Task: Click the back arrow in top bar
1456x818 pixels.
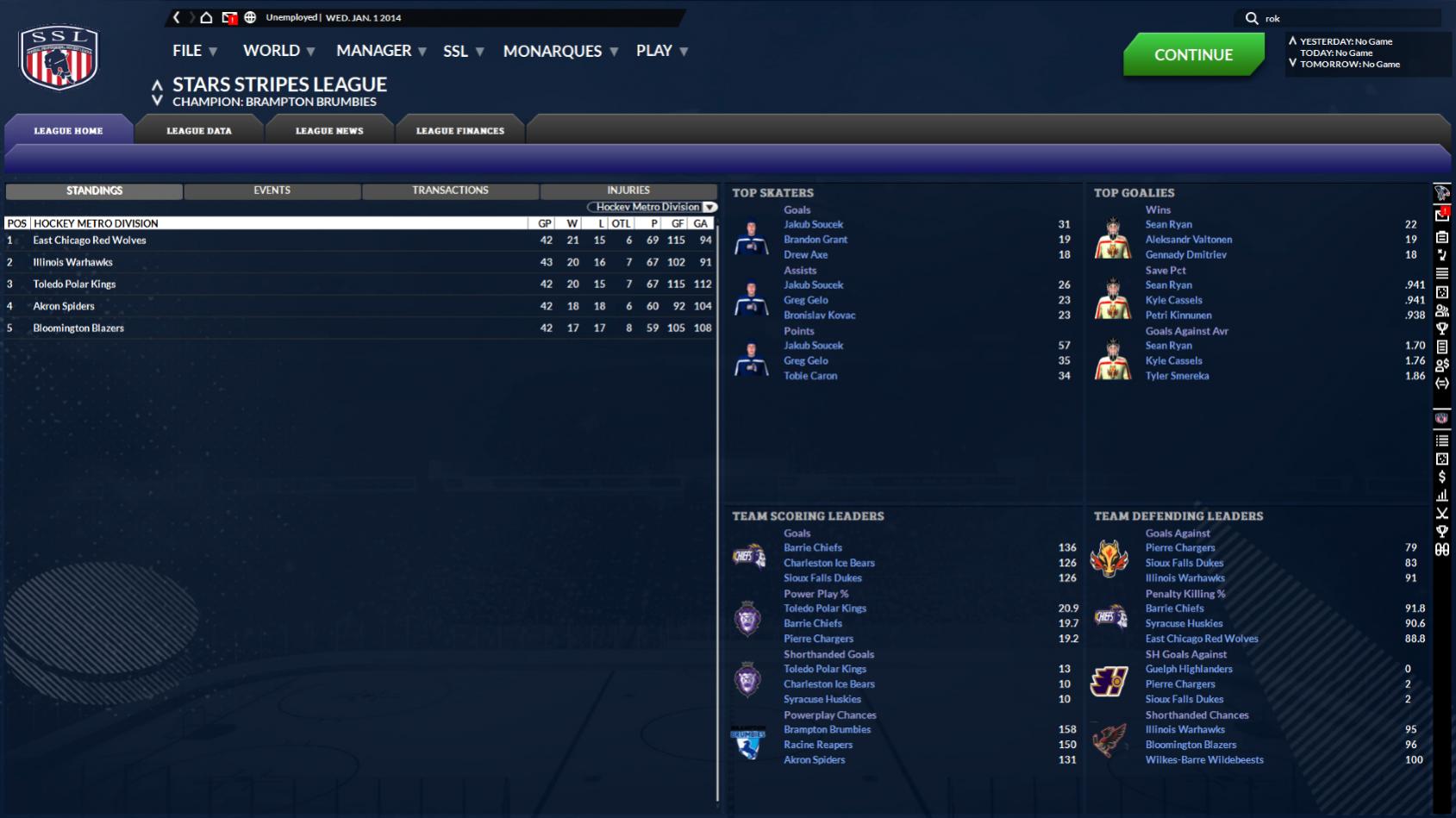Action: click(x=177, y=17)
